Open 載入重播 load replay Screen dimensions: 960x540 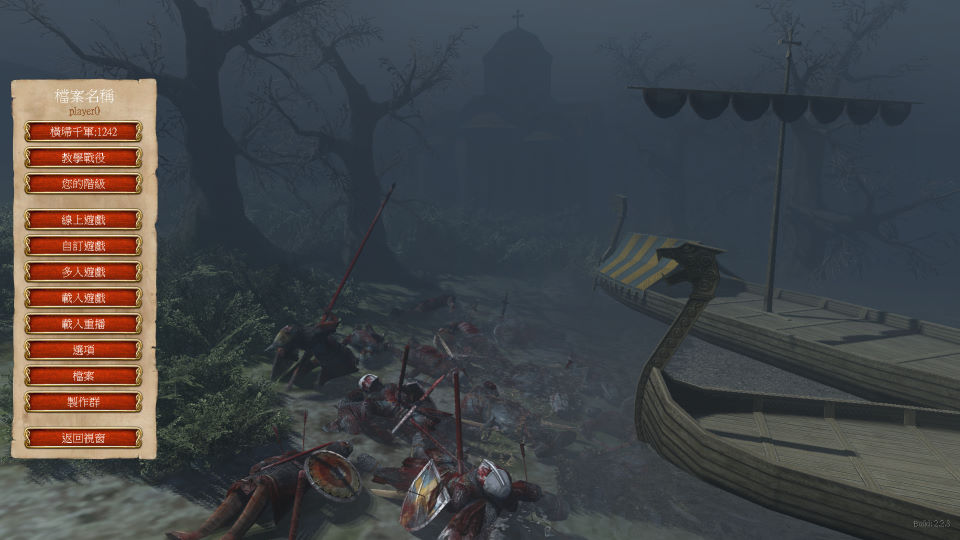[83, 324]
